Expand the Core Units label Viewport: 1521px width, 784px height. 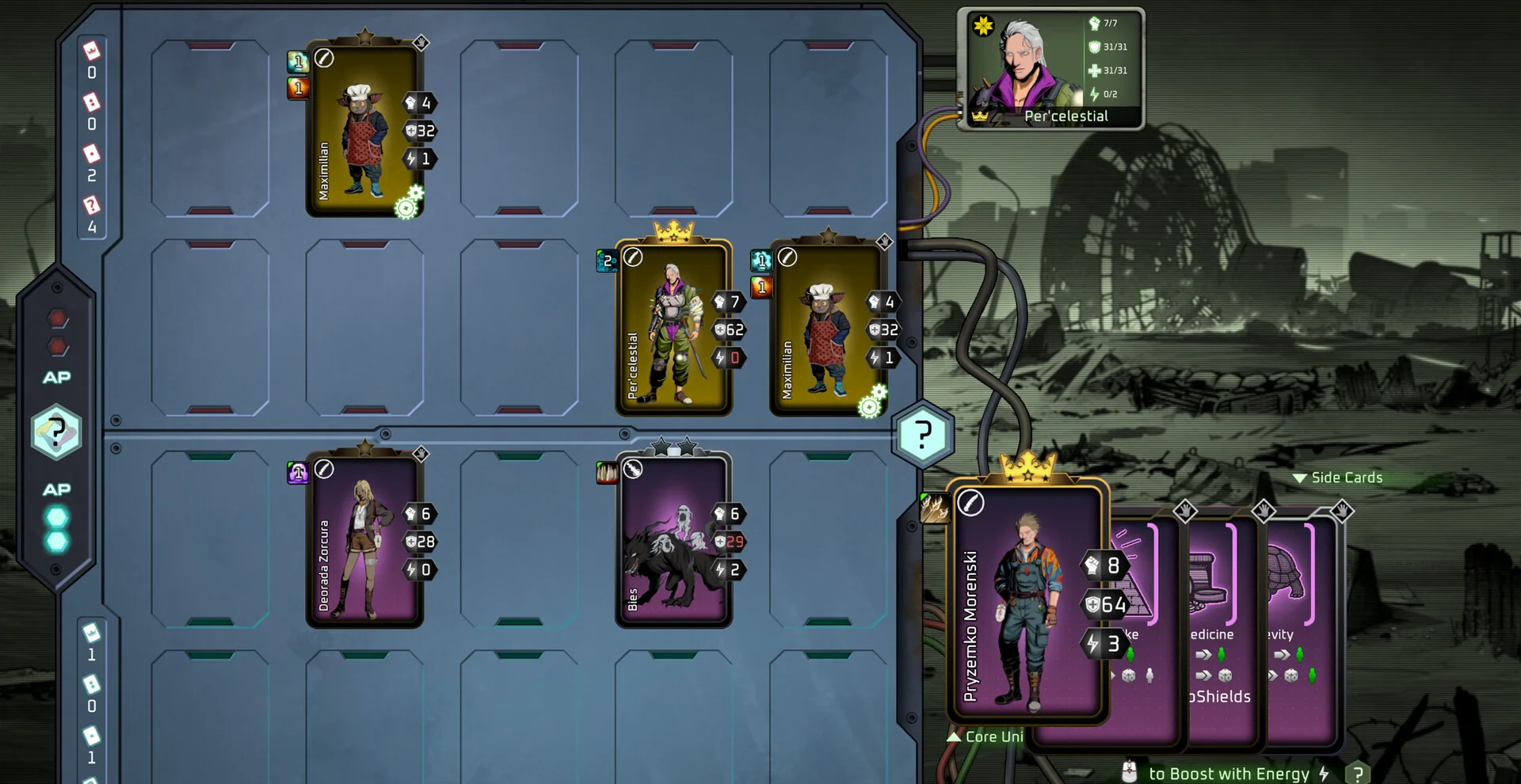986,736
